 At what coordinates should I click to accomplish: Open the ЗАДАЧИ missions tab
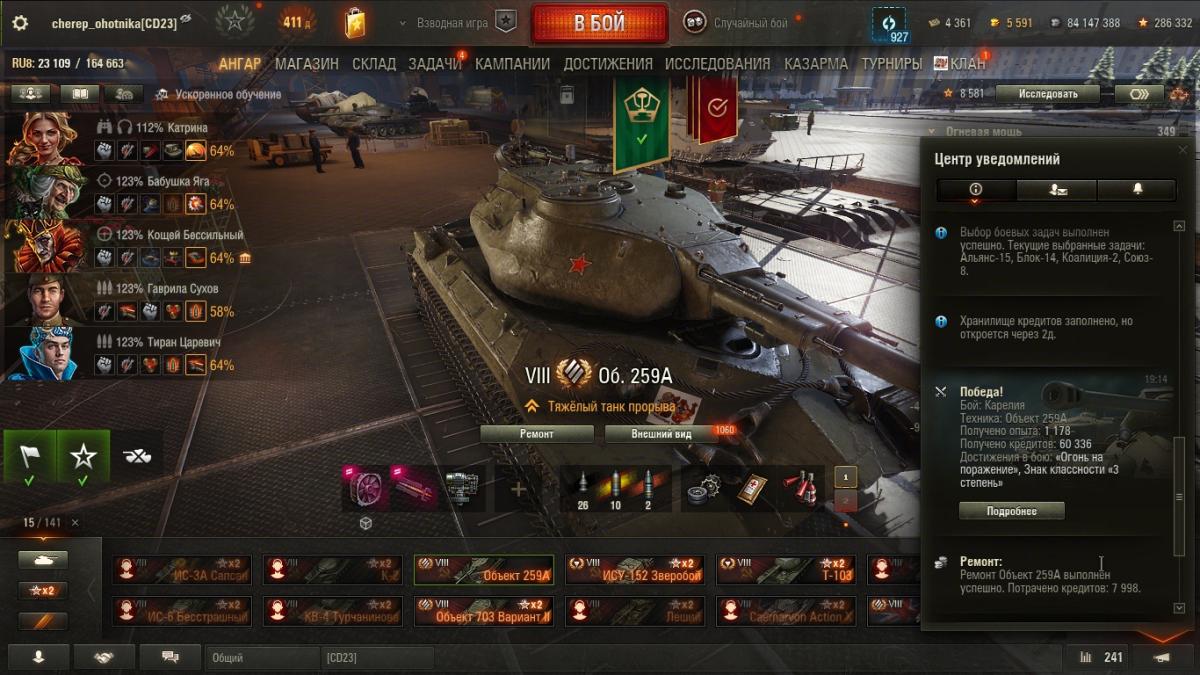434,64
